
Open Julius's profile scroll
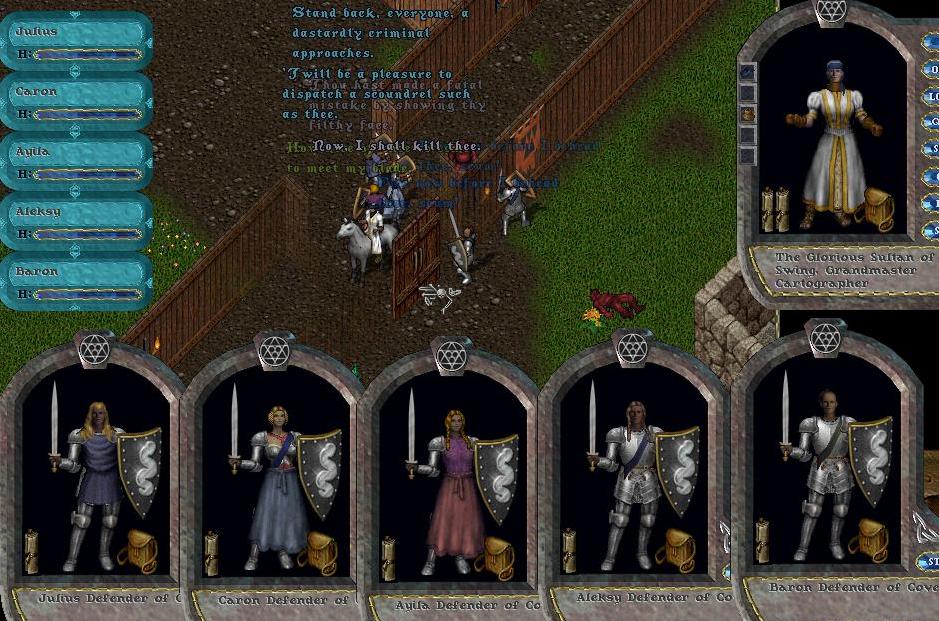tap(32, 552)
